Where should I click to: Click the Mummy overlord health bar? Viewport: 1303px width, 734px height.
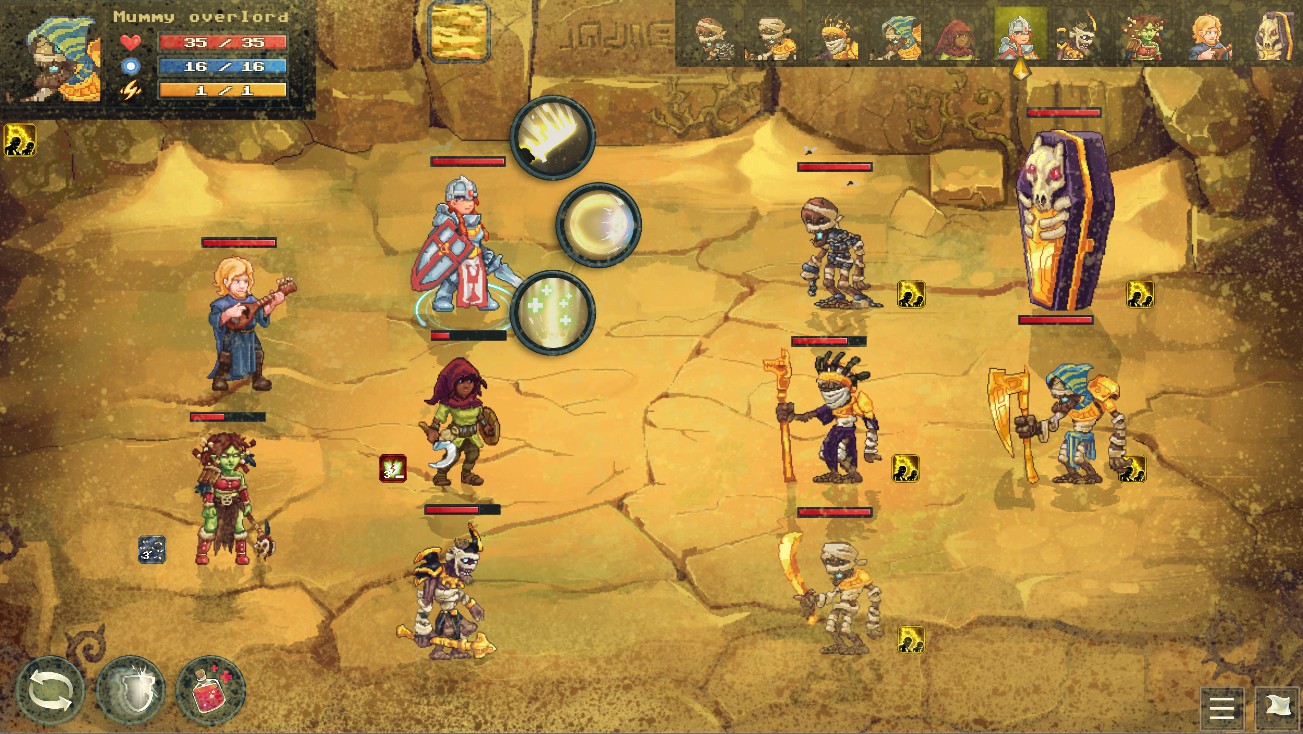click(224, 42)
